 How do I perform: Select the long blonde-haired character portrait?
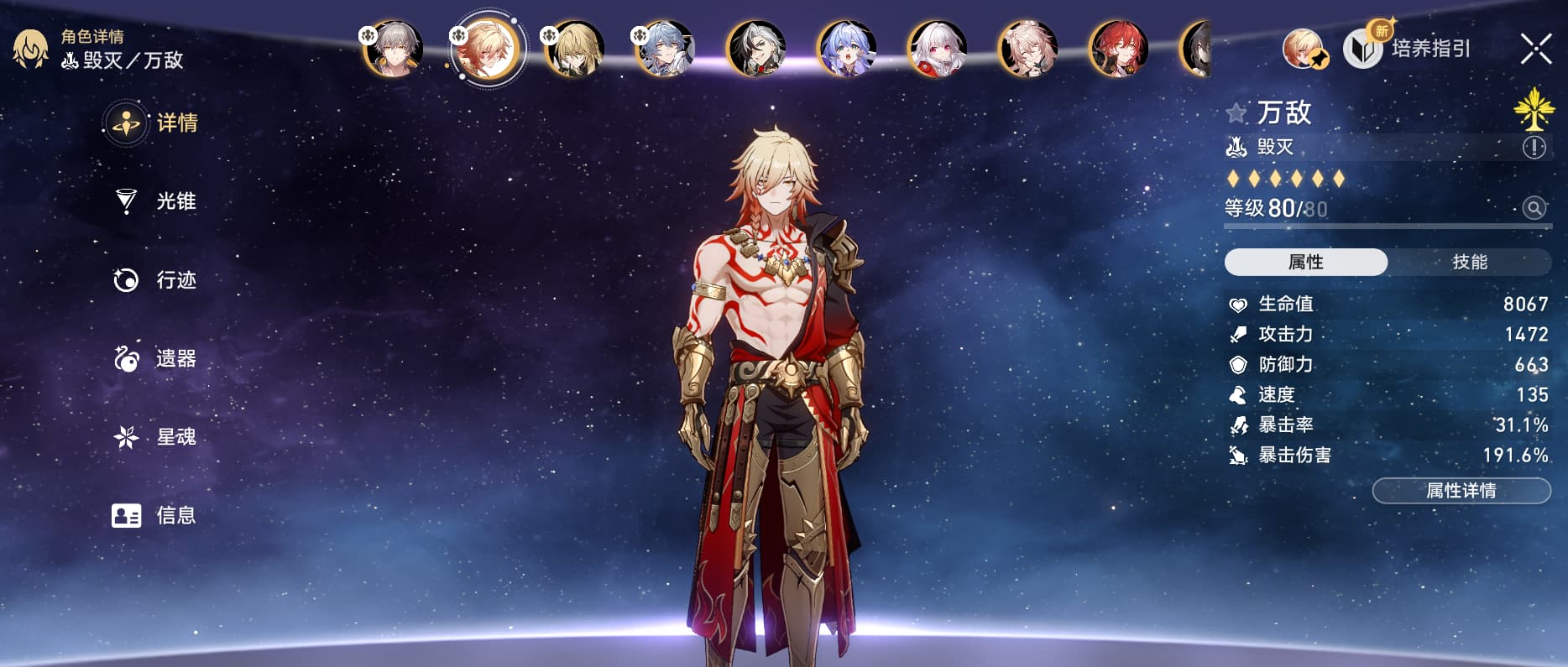coord(574,49)
